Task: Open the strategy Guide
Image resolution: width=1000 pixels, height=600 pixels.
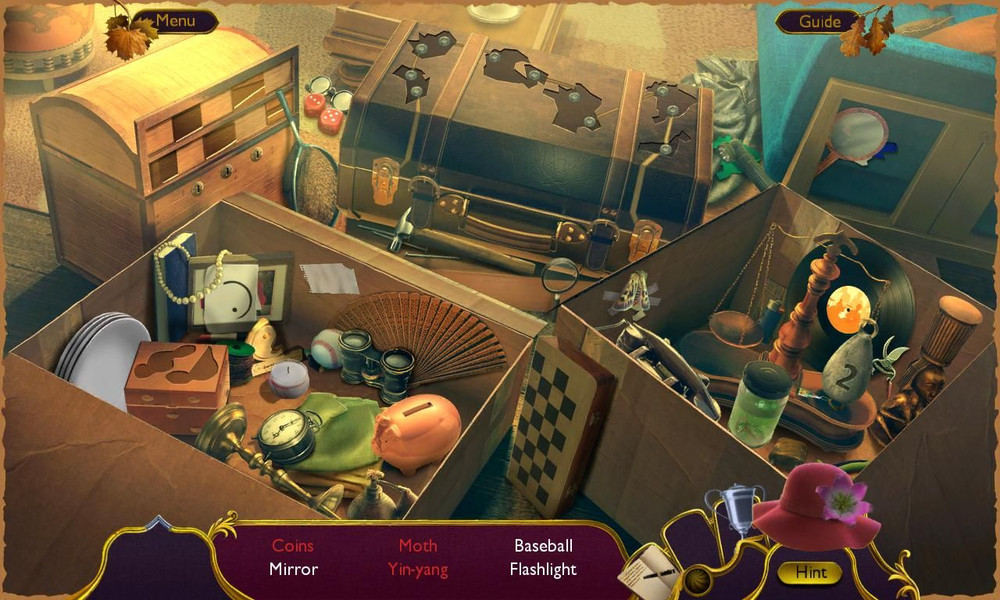Action: pyautogui.click(x=819, y=21)
